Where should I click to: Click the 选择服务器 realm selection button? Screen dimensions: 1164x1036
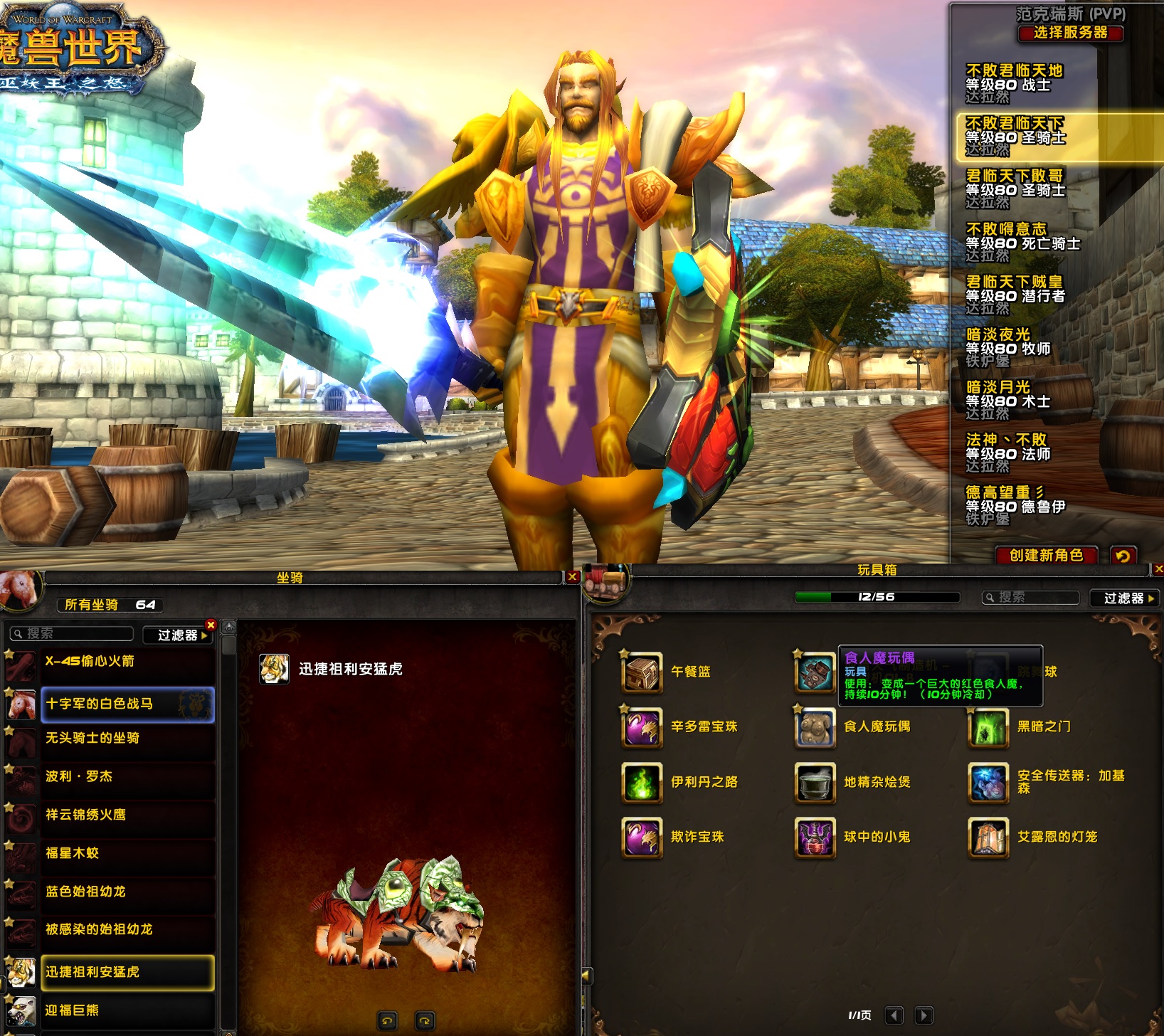(x=1070, y=33)
